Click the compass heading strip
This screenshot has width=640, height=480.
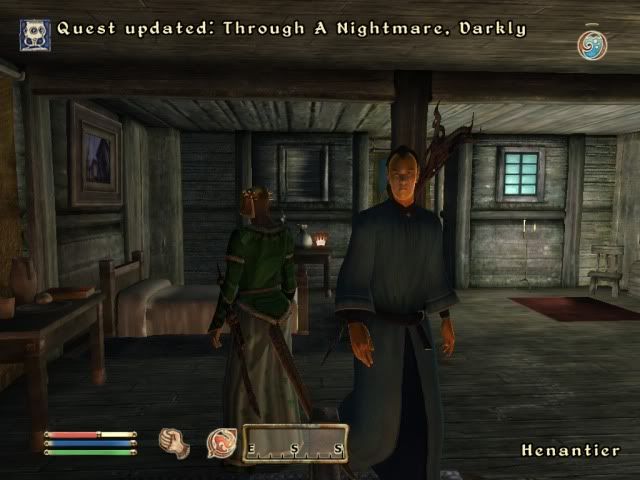[x=295, y=443]
